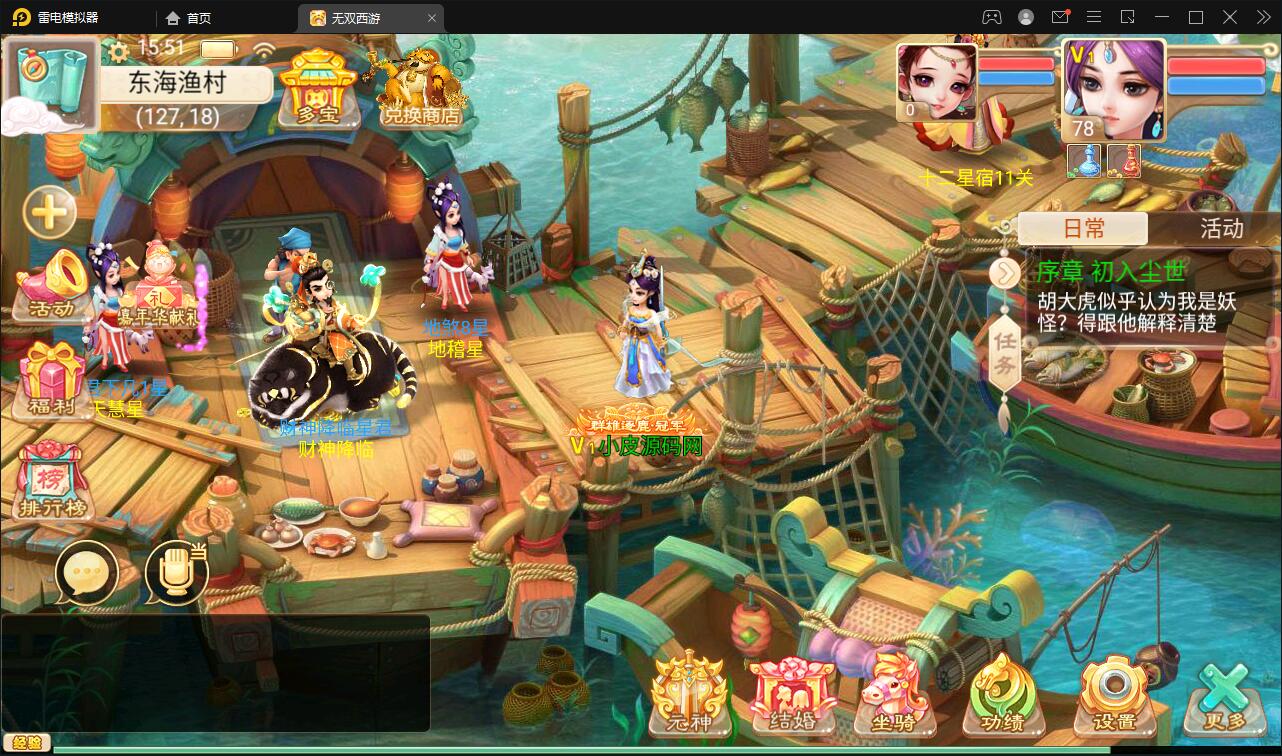Open the 兑换商店 exchange store
Image resolution: width=1282 pixels, height=756 pixels.
(x=421, y=88)
